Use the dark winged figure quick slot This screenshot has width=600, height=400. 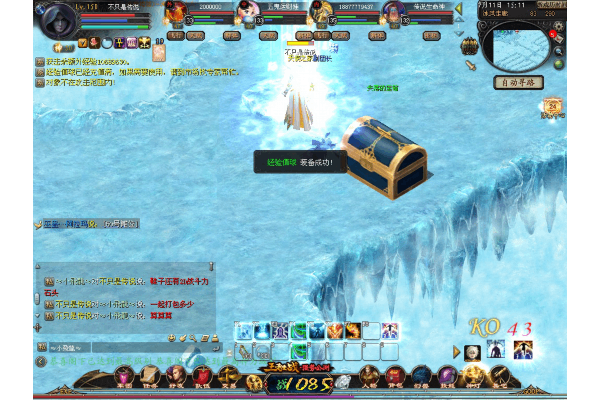pos(495,351)
